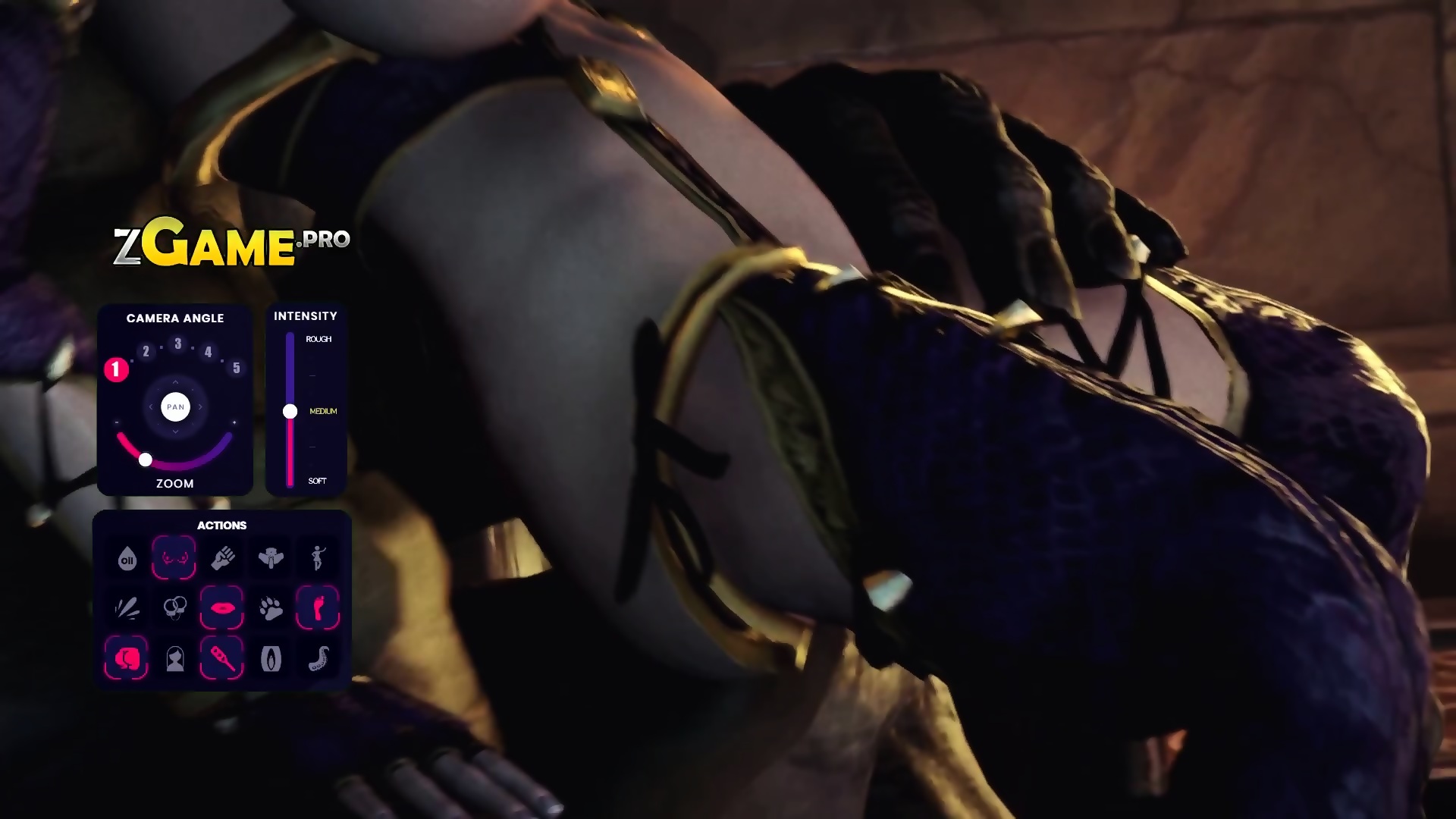This screenshot has height=819, width=1456.
Task: Click the central PAN button
Action: click(175, 407)
